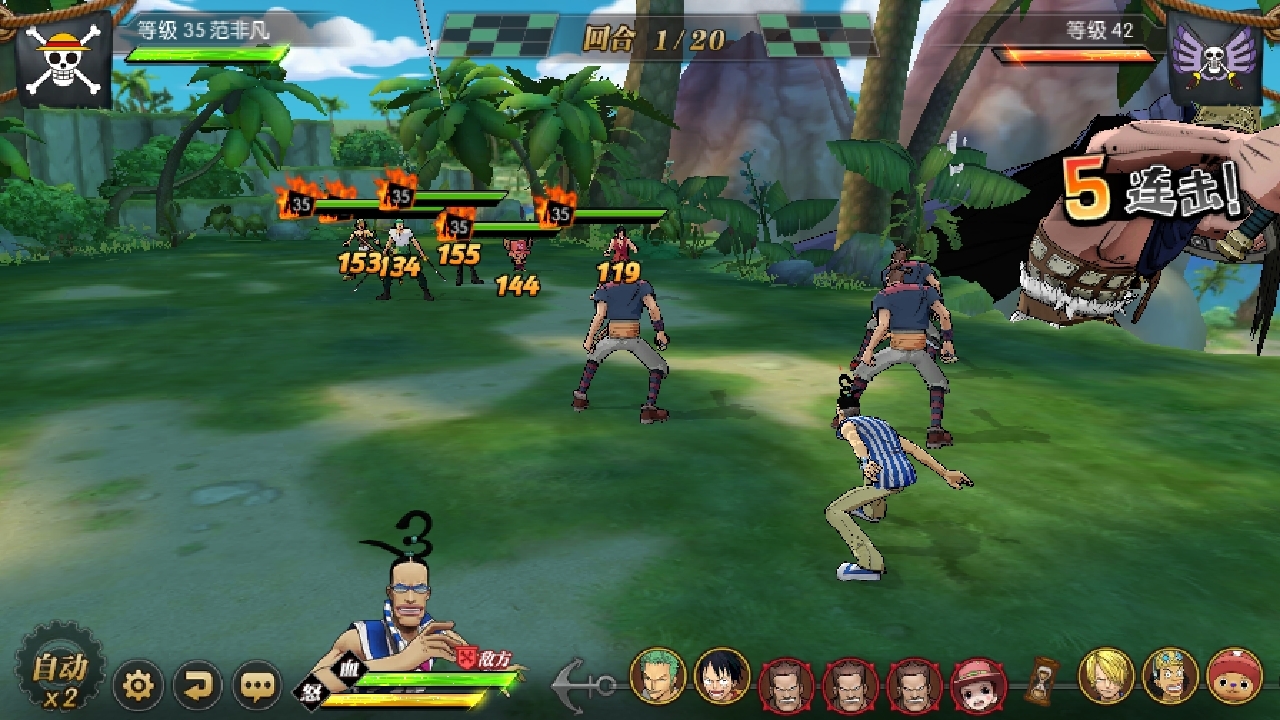Screen dimensions: 1280x720
Task: Open the chat speech bubble
Action: click(x=258, y=686)
